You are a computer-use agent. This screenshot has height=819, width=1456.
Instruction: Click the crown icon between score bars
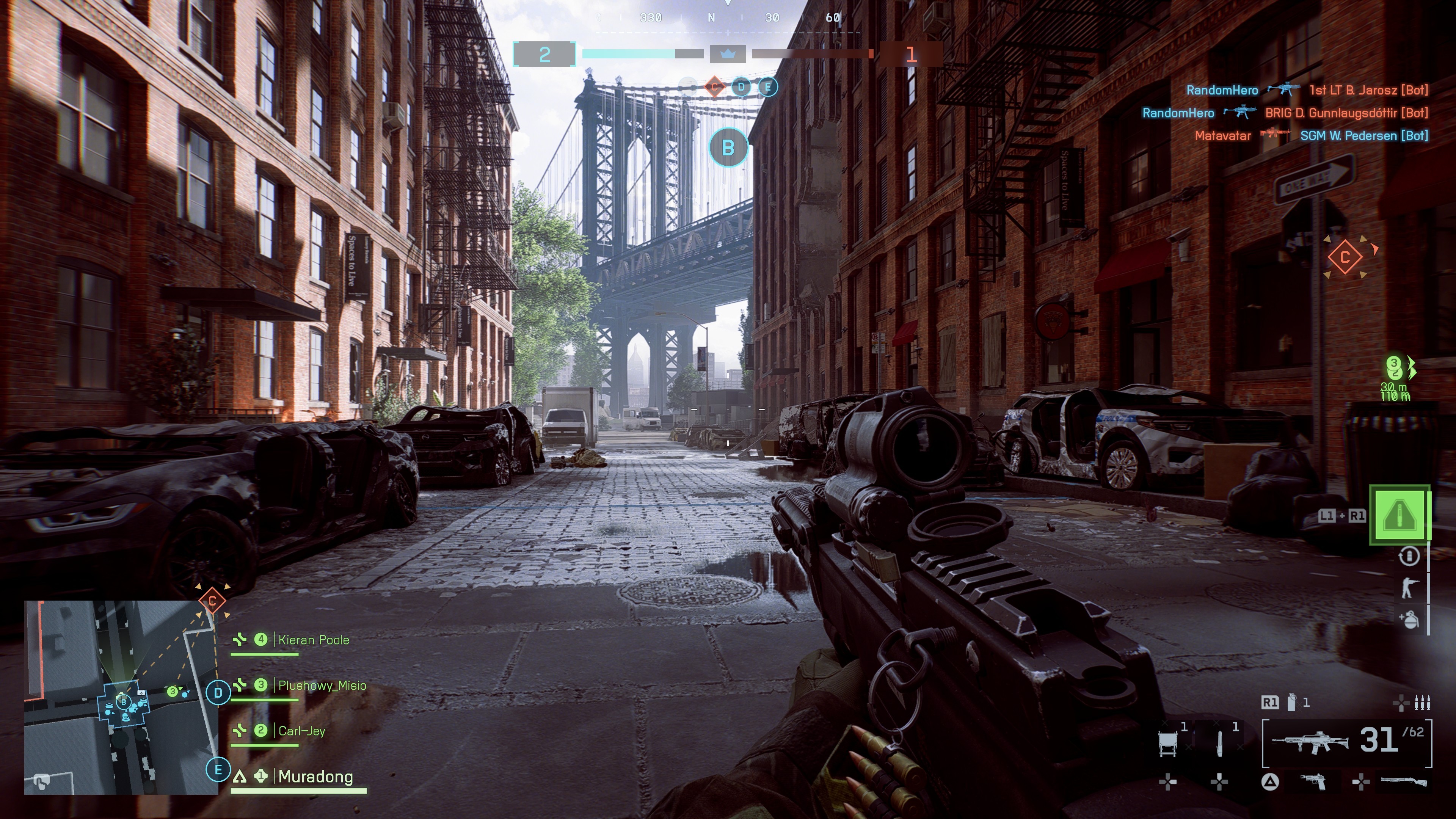tap(728, 54)
